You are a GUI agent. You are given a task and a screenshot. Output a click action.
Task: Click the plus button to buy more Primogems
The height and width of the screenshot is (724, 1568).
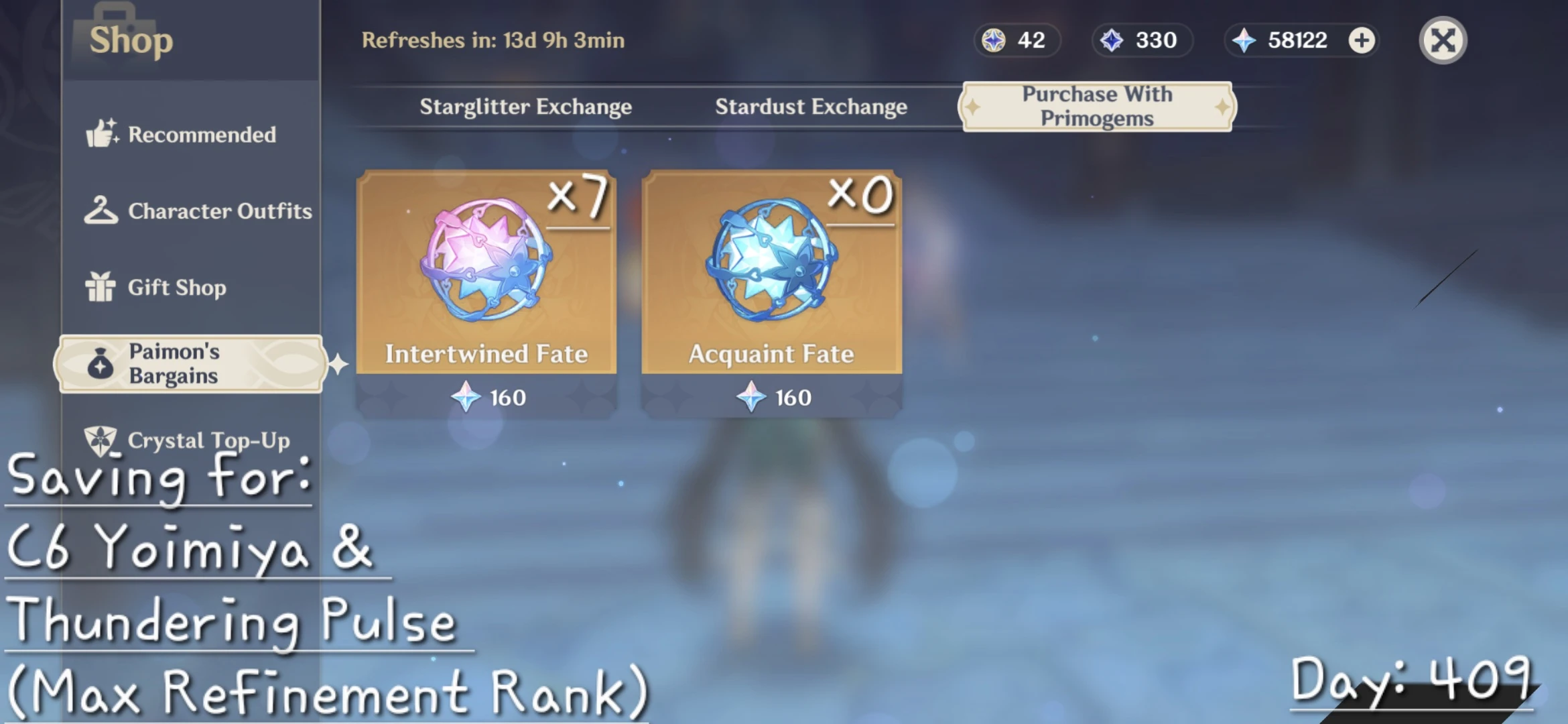tap(1360, 40)
